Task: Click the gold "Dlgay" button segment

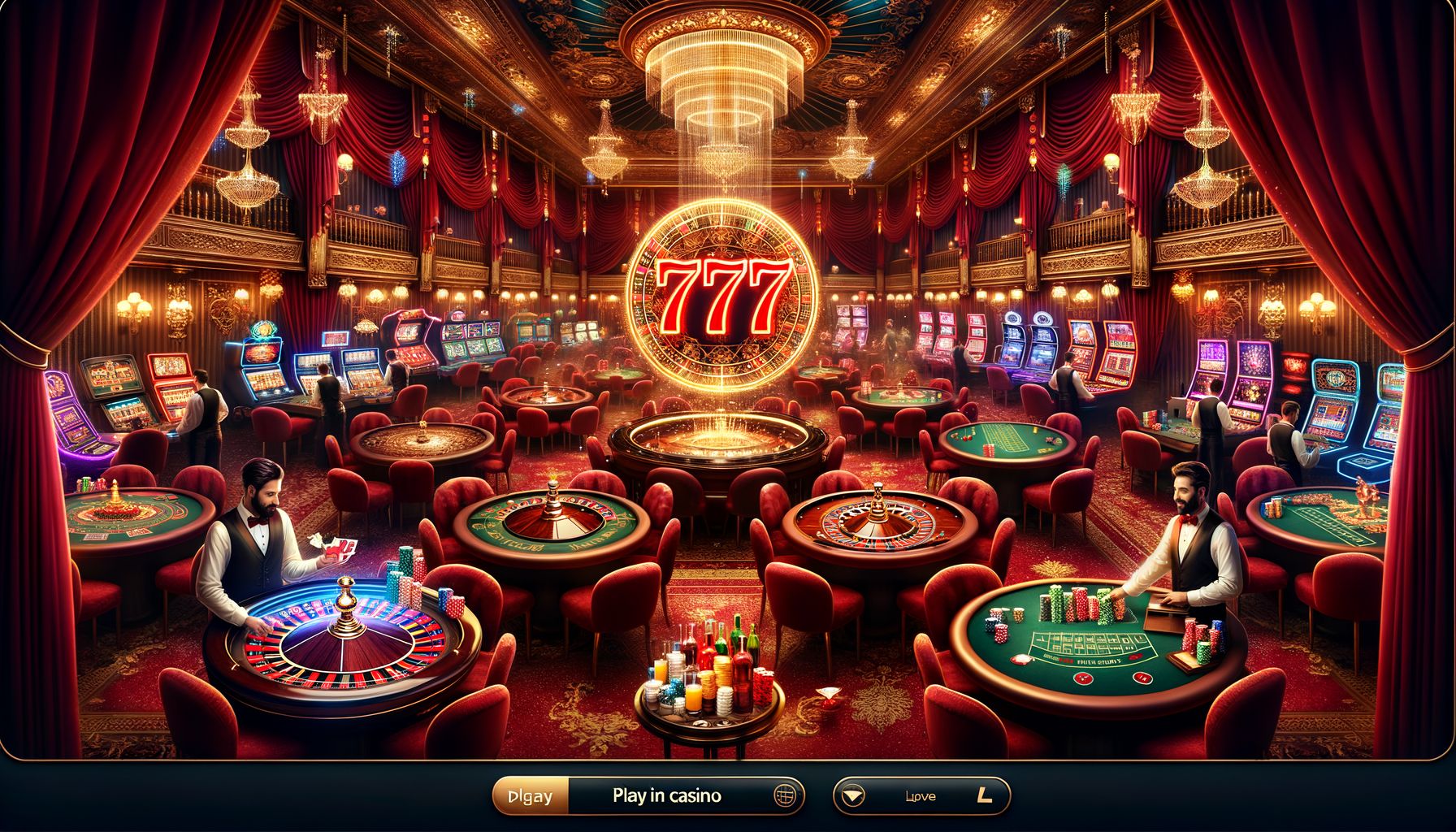Action: coord(531,796)
